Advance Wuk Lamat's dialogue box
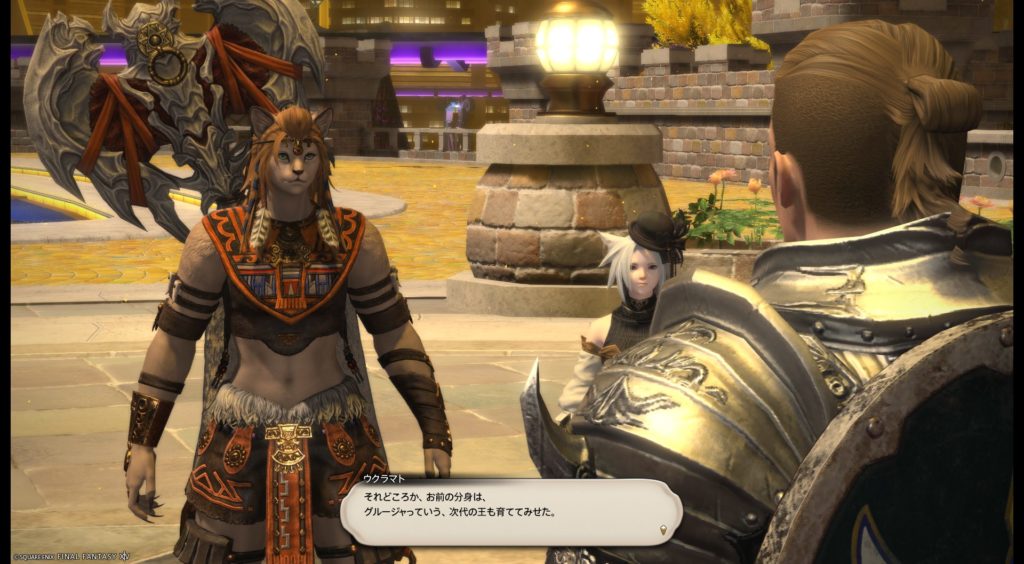Screen dimensions: 1024x564 click(x=510, y=511)
